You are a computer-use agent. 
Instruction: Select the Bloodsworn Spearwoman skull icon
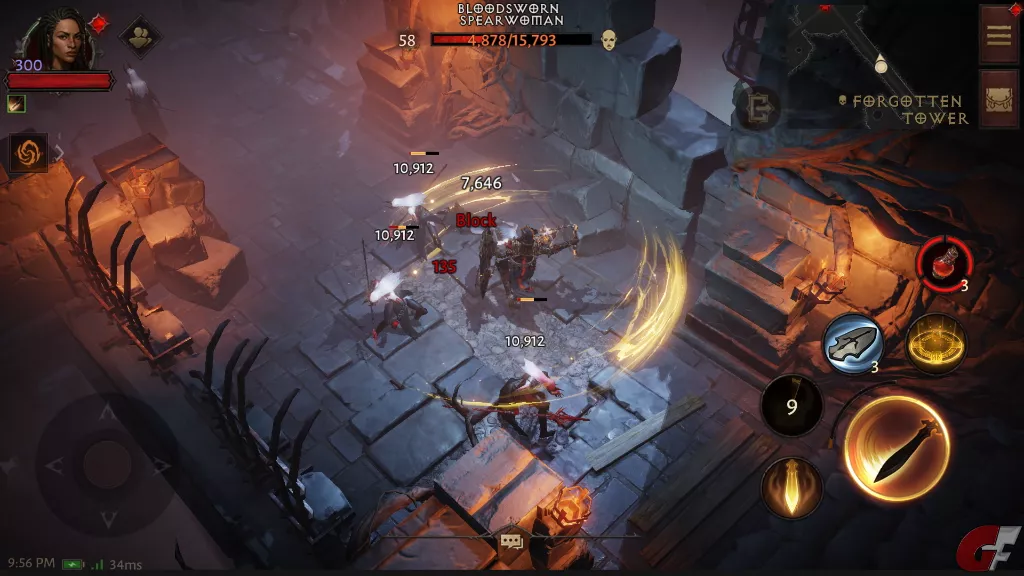(x=608, y=40)
